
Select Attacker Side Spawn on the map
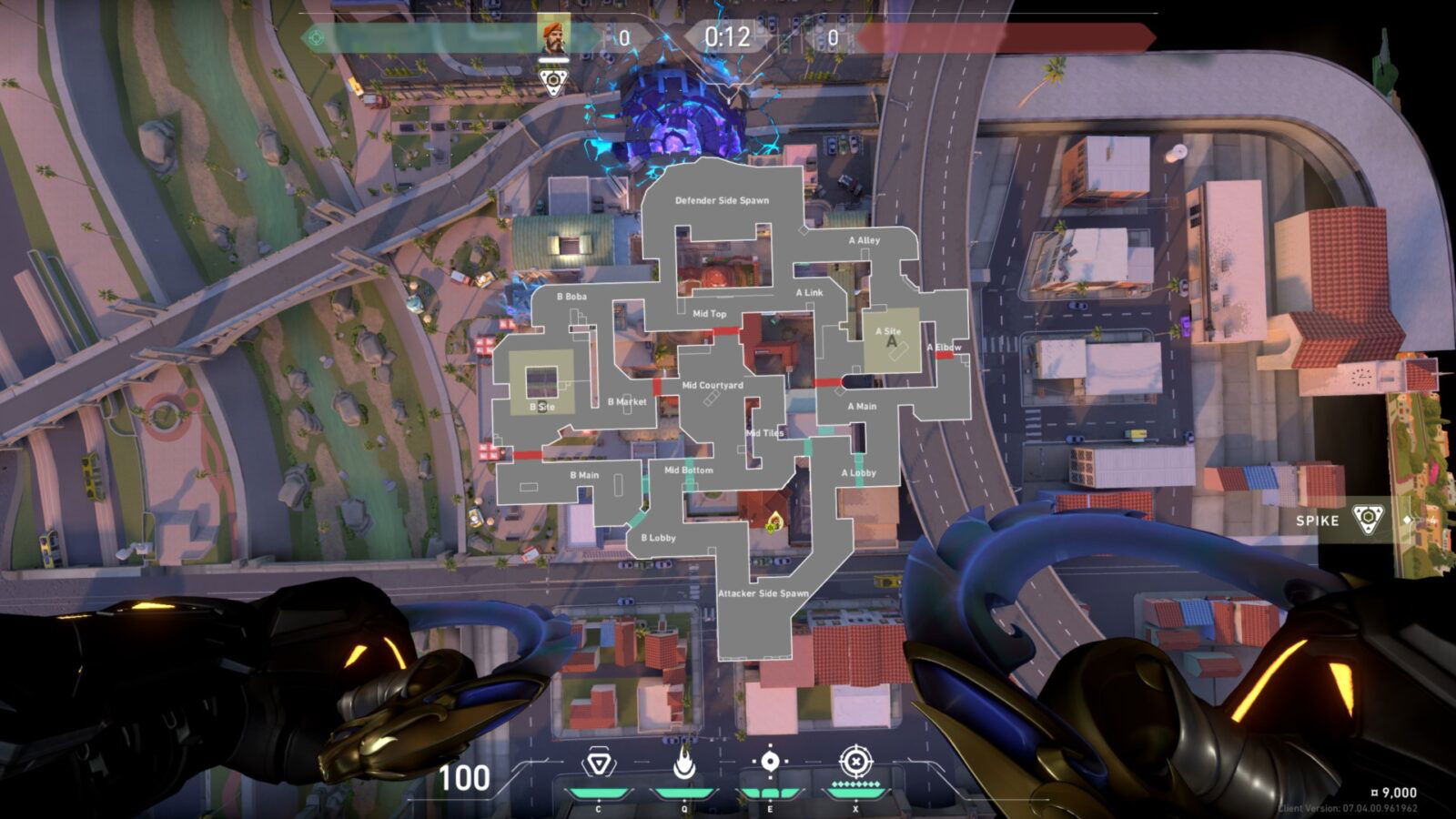(x=763, y=593)
